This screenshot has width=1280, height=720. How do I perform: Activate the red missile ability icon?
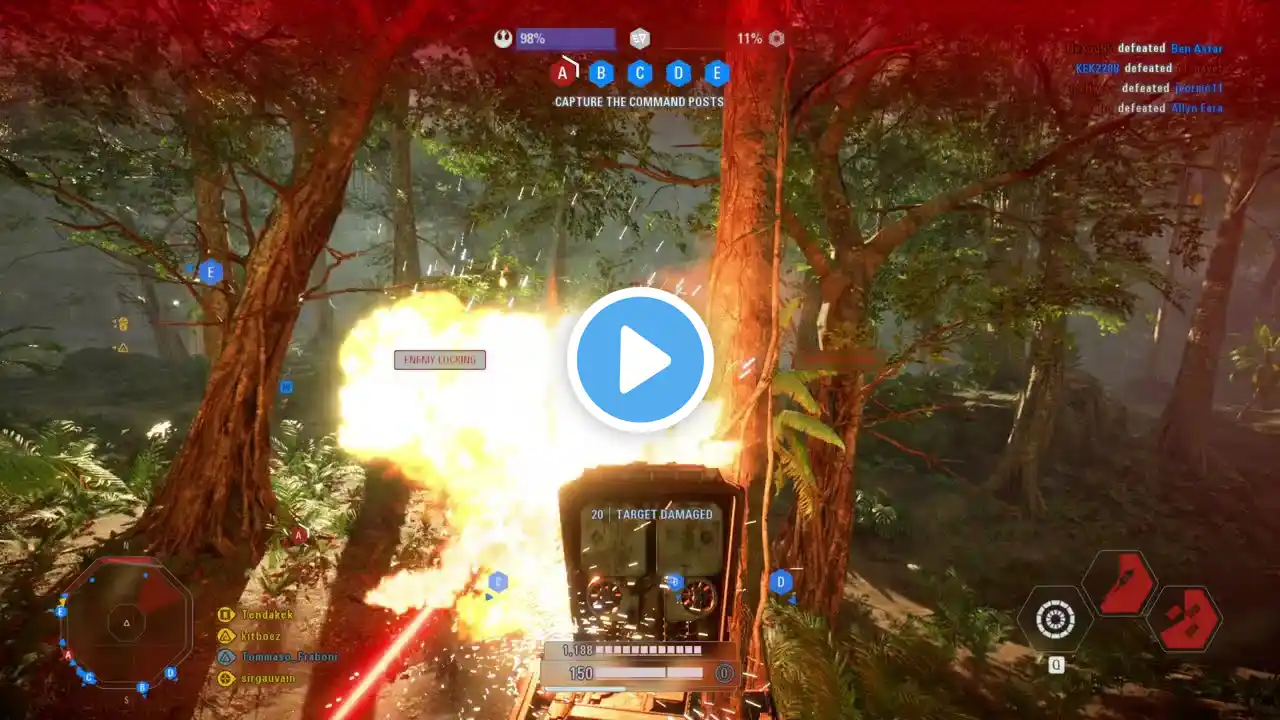[1120, 583]
